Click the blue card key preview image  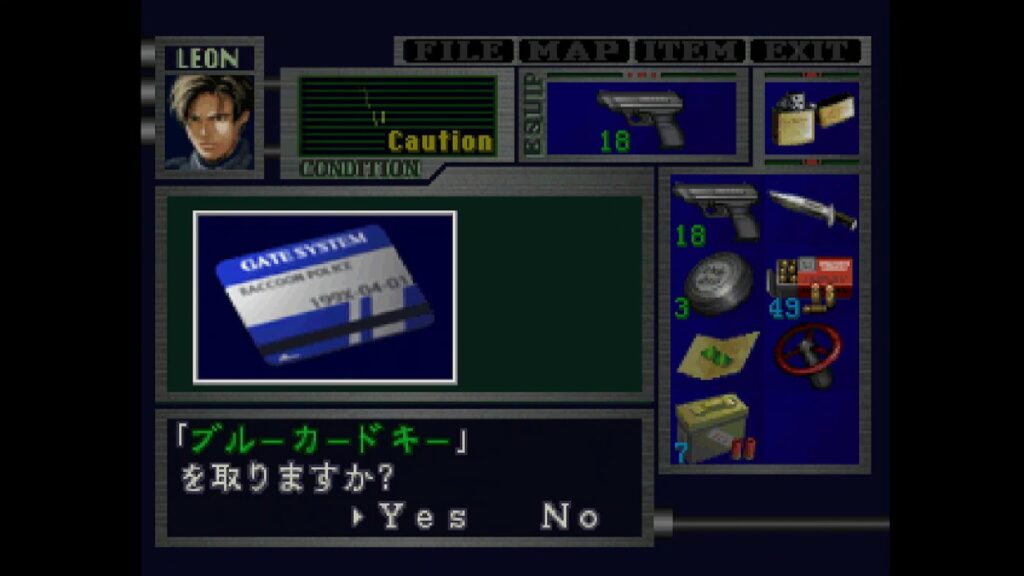325,296
